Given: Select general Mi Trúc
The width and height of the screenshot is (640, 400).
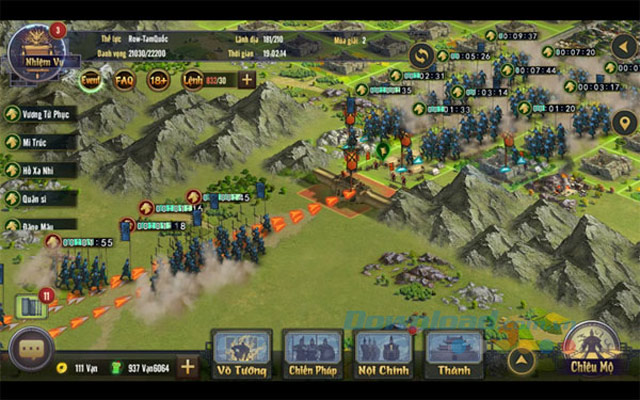Looking at the screenshot, I should click(x=40, y=142).
